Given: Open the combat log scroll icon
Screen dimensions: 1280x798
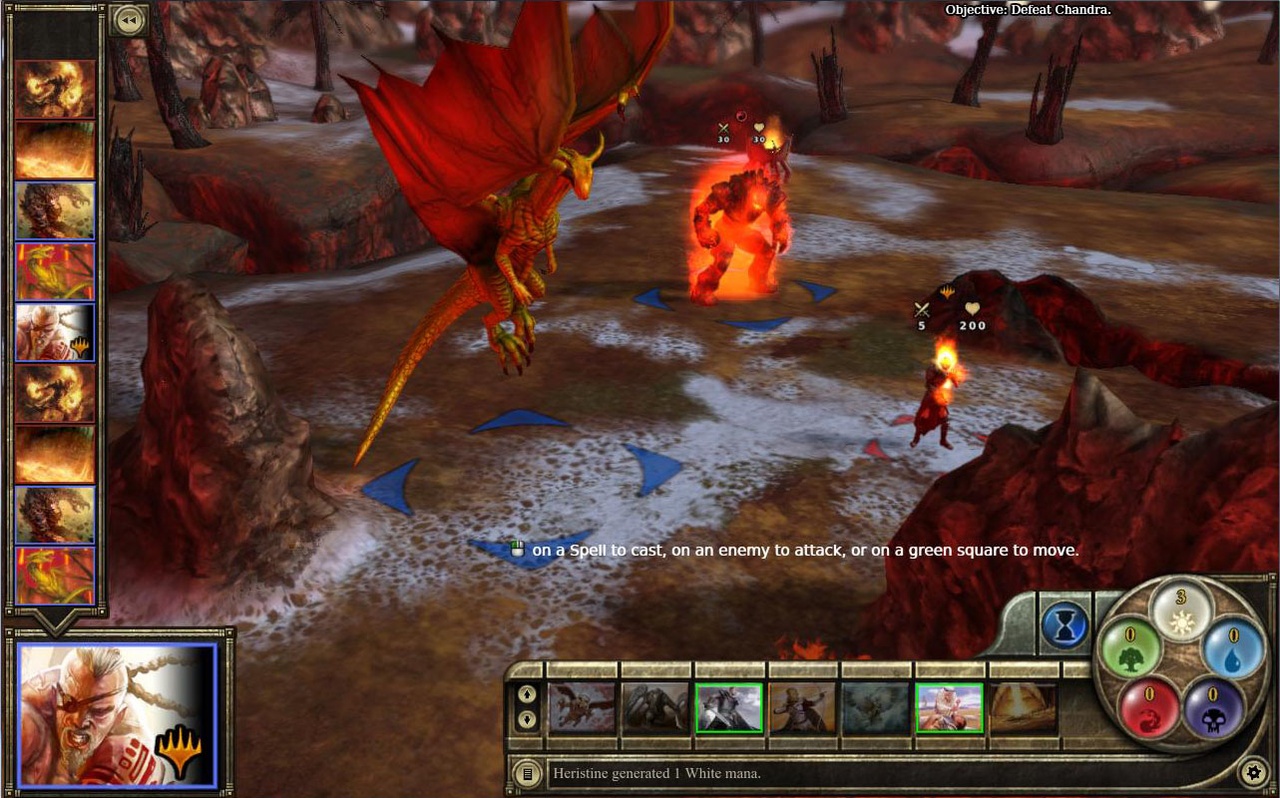Looking at the screenshot, I should pyautogui.click(x=526, y=772).
